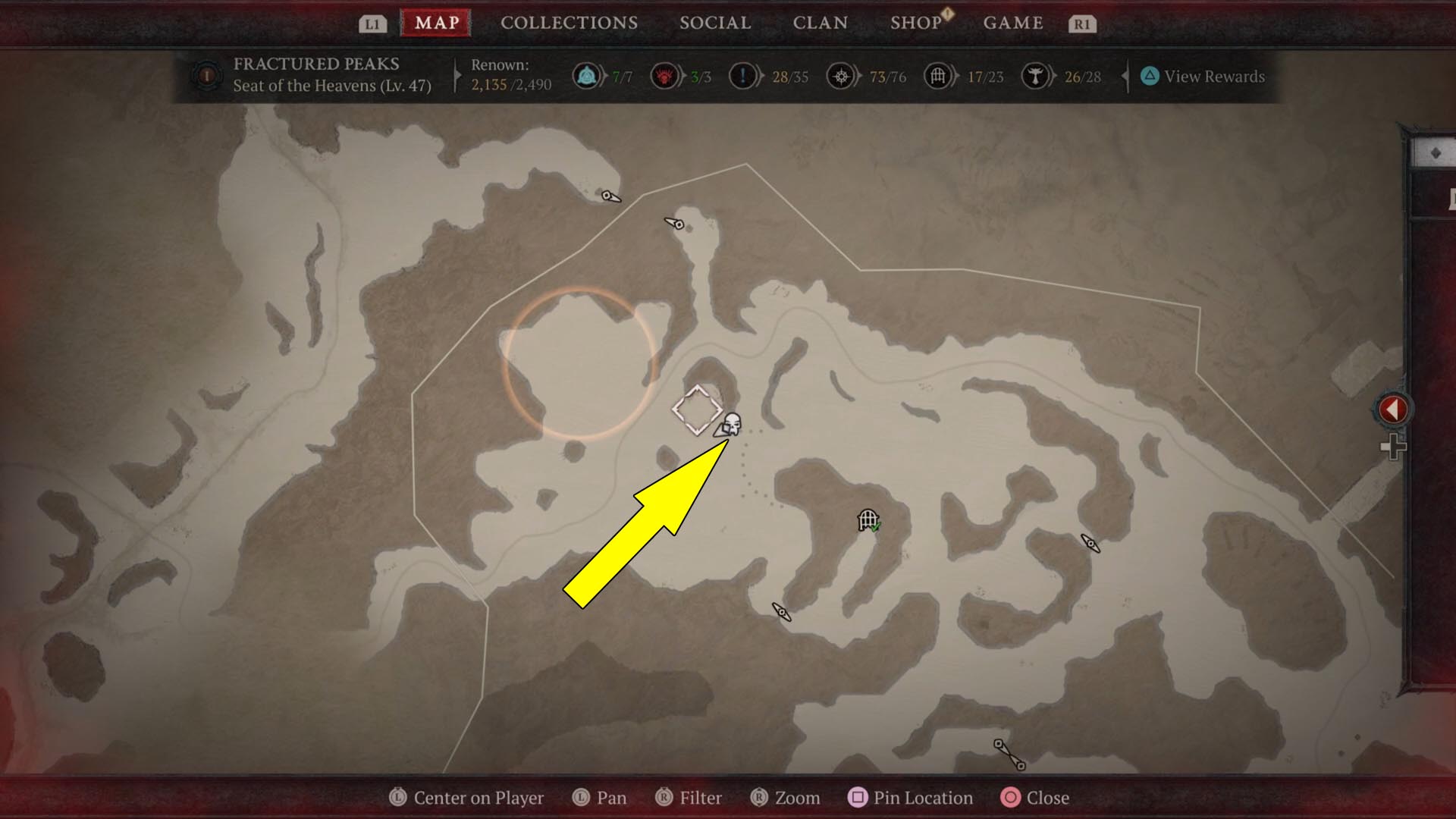1456x819 pixels.
Task: Click the areas discovered compass icon
Action: (x=840, y=77)
